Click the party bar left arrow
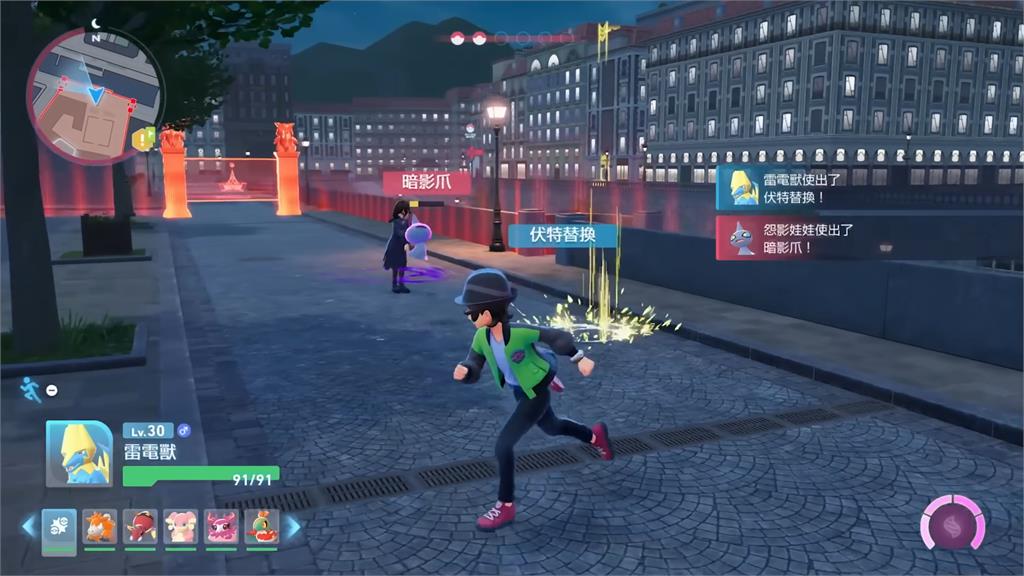Viewport: 1024px width, 576px height. pyautogui.click(x=29, y=527)
